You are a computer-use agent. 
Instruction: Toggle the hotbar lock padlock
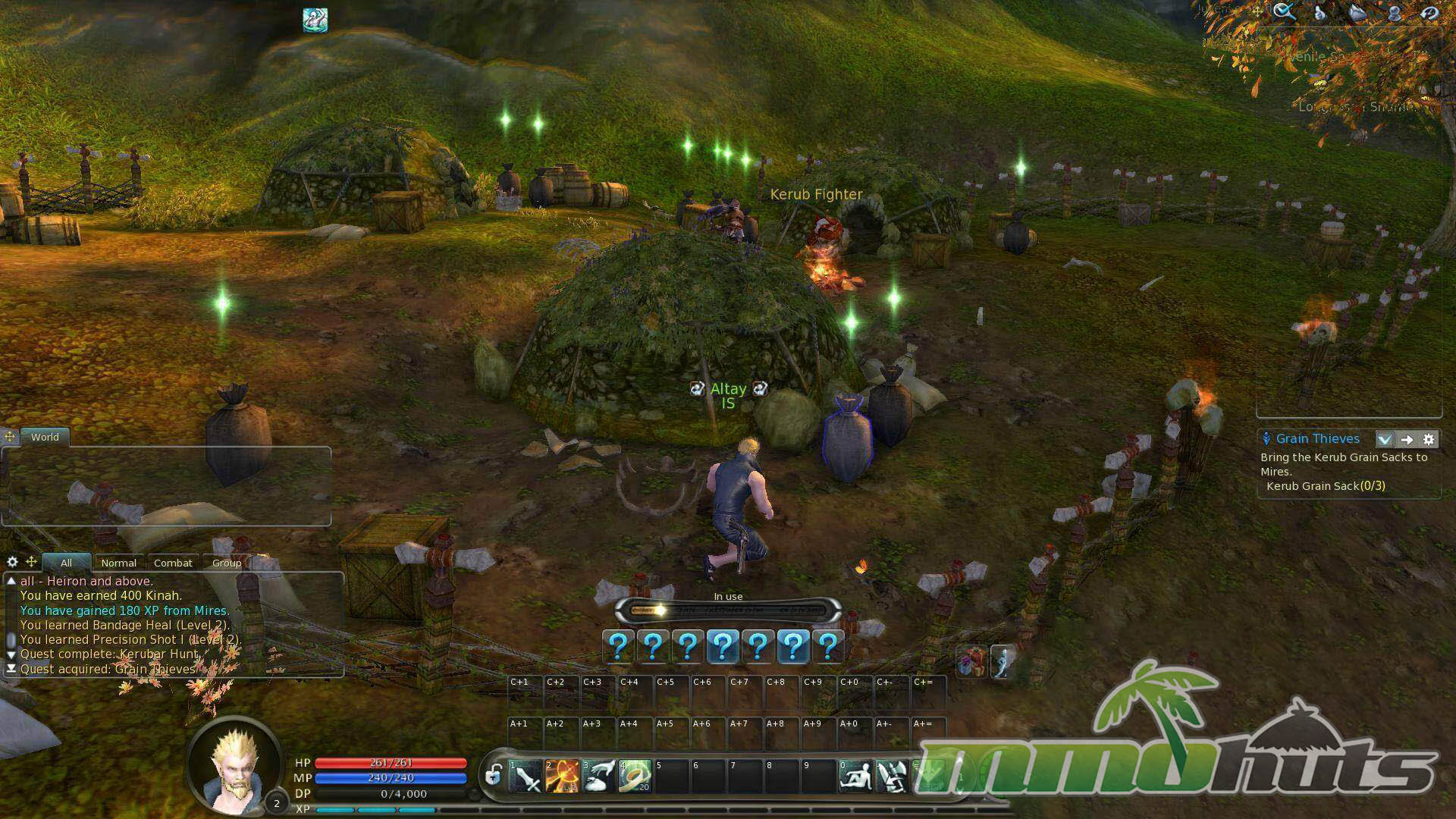tap(494, 775)
